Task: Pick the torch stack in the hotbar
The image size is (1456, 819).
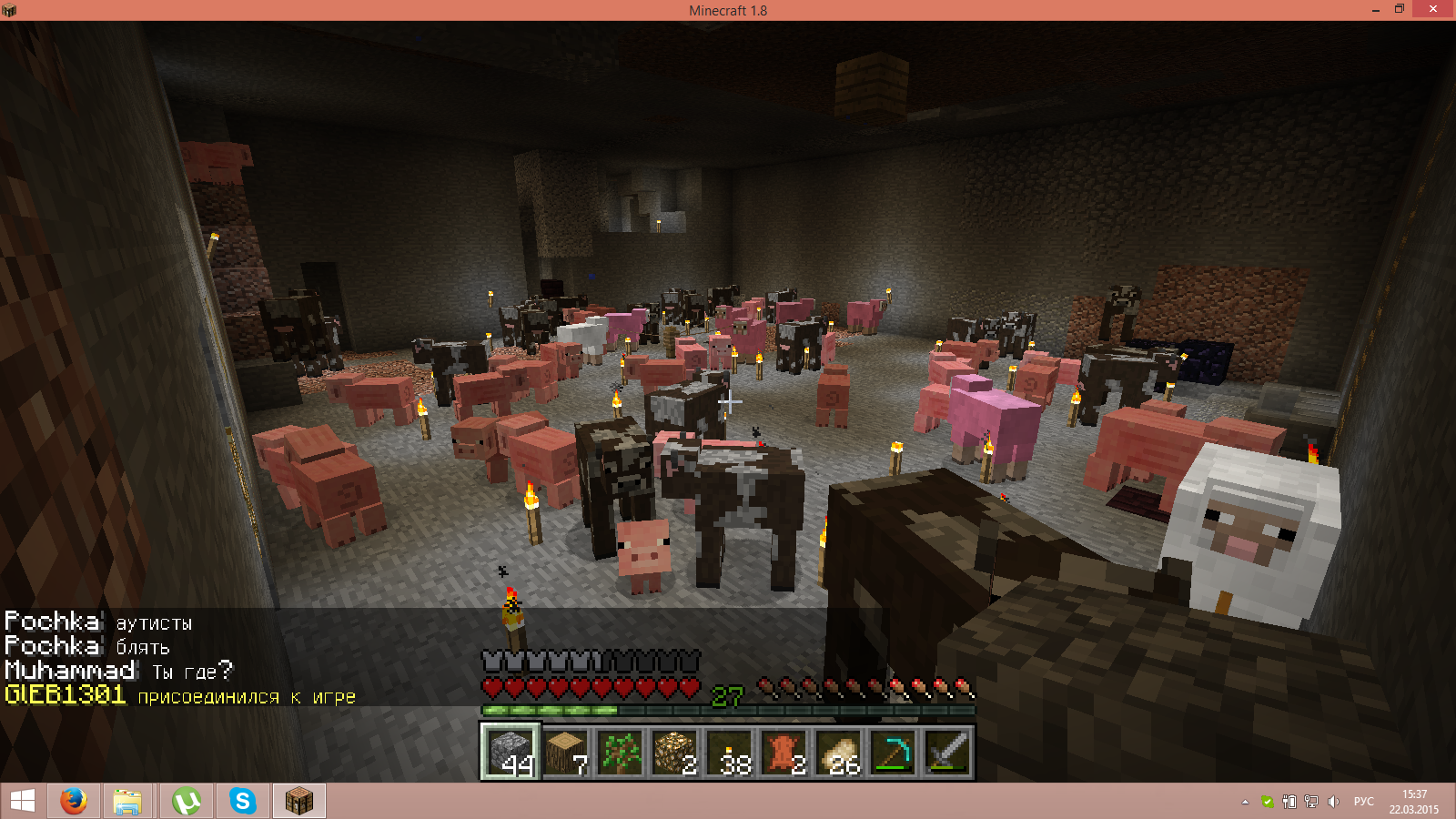Action: (x=730, y=752)
